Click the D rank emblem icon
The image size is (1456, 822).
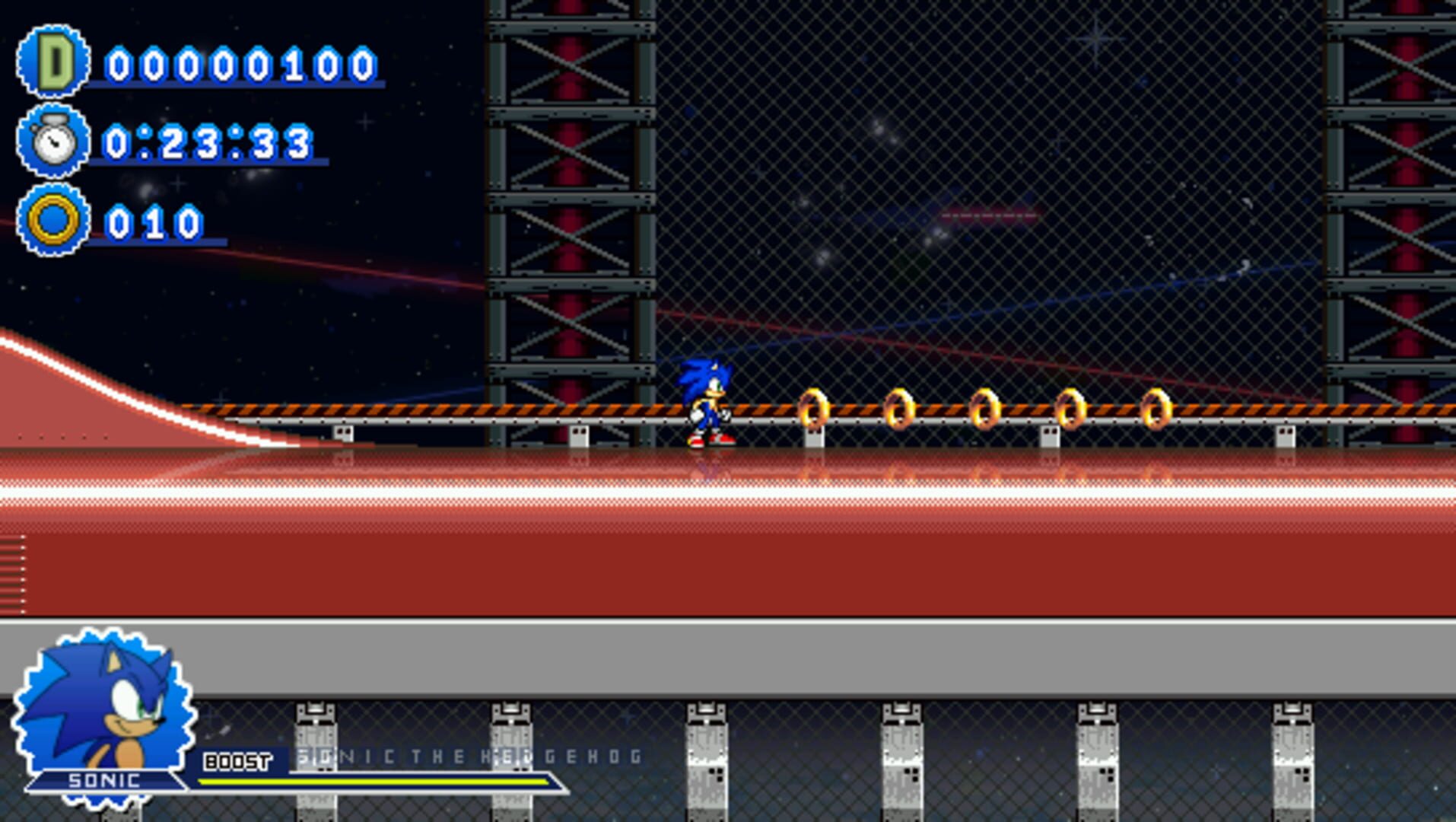pos(52,62)
